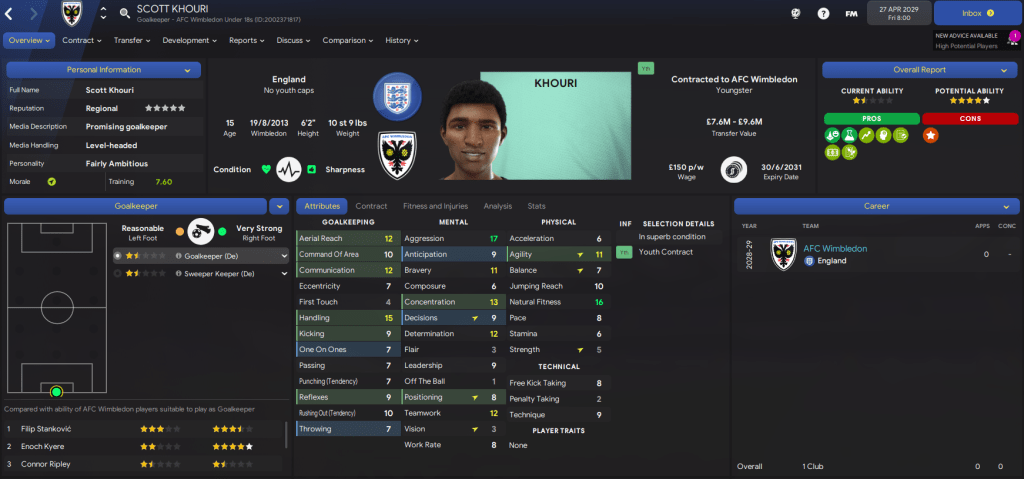Screen dimensions: 1024x479
Task: Switch to the Analysis tab
Action: (497, 206)
